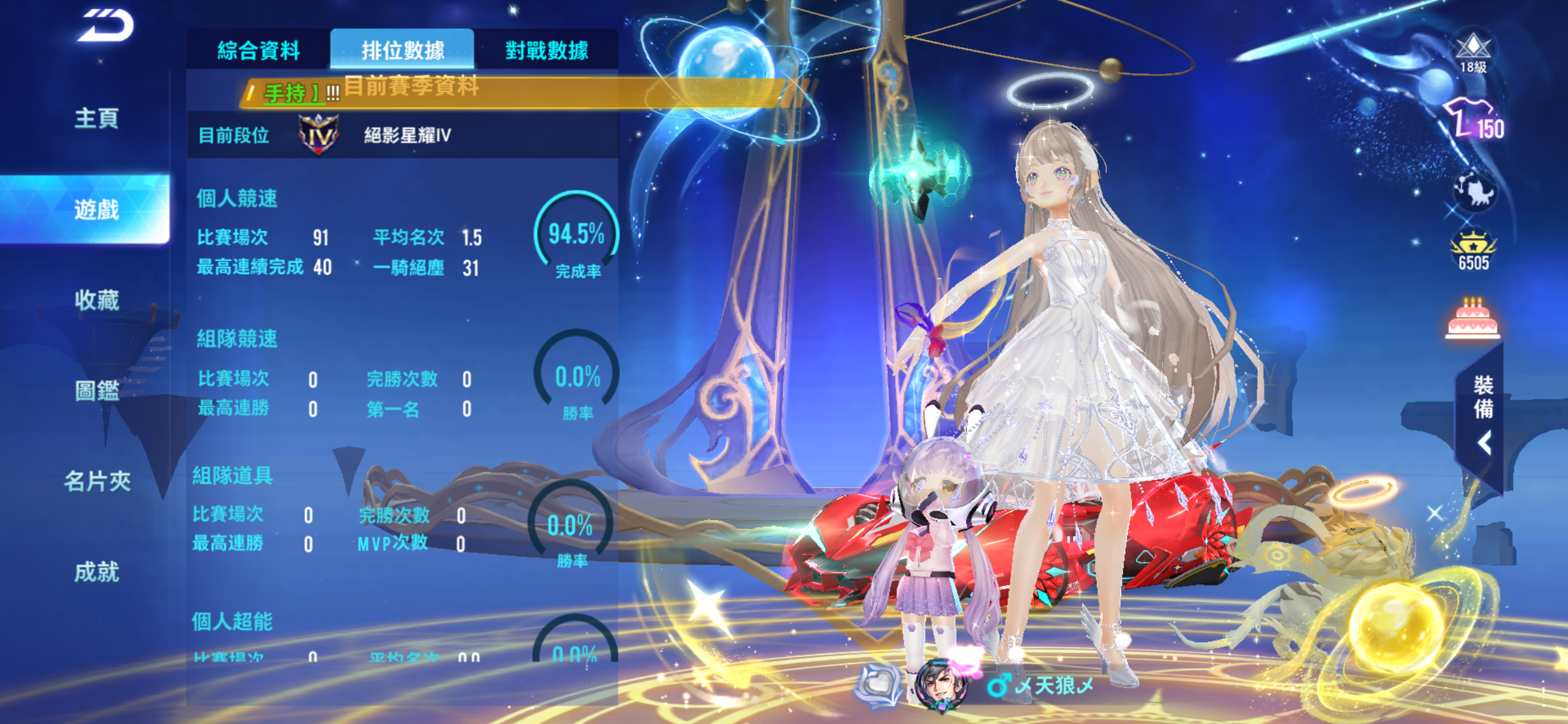Select the 排位數據 tab
This screenshot has width=1568, height=724.
402,50
